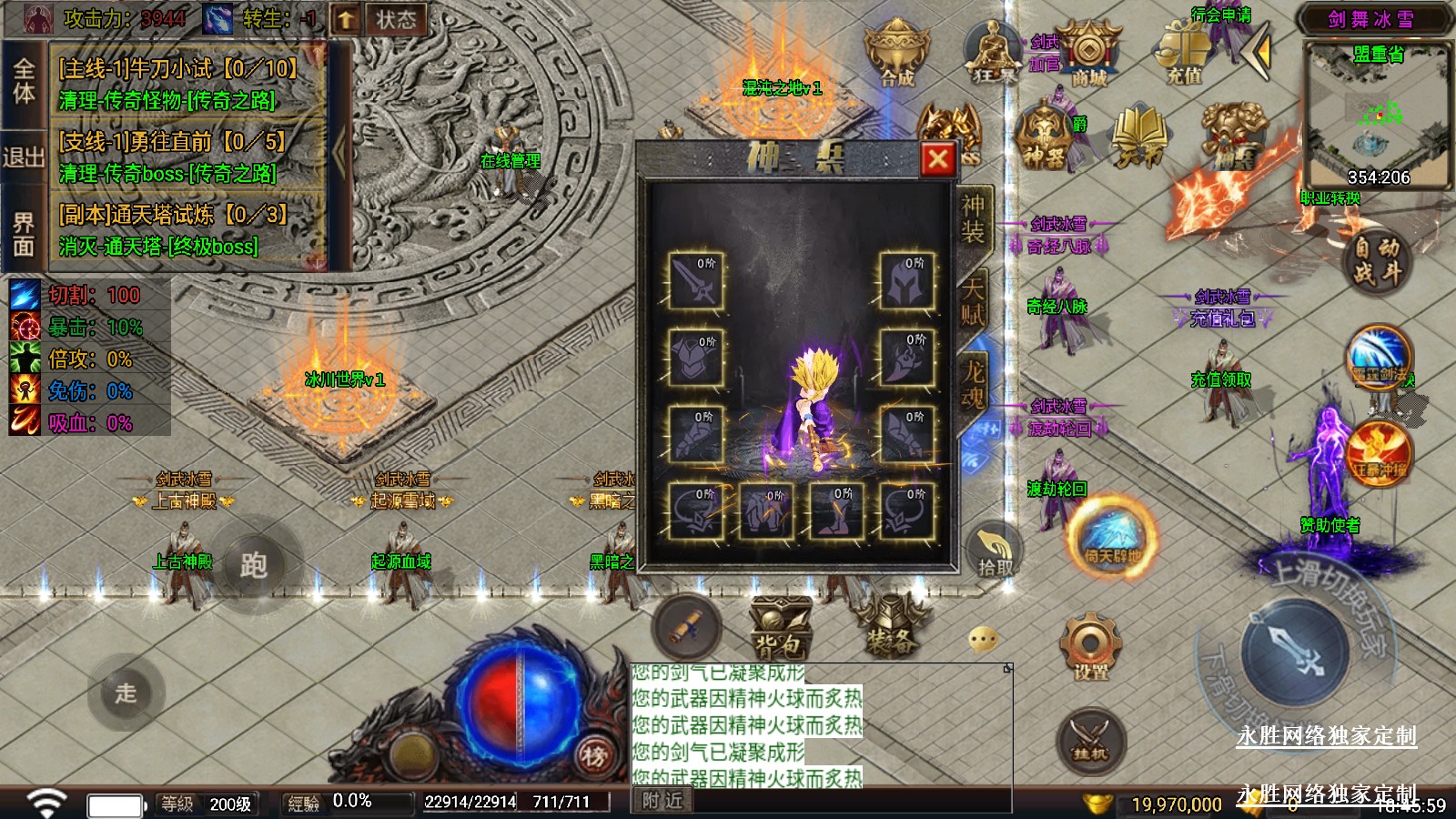The image size is (1456, 819).
Task: Open the 状态 status panel
Action: pyautogui.click(x=395, y=19)
